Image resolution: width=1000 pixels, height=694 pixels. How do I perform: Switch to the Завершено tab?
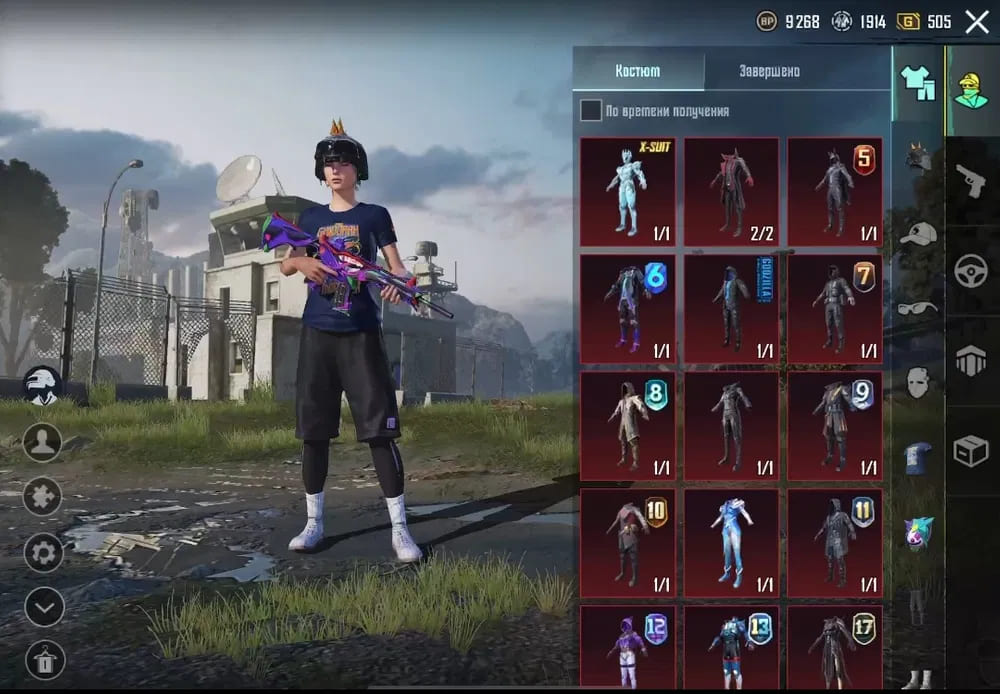click(x=769, y=72)
